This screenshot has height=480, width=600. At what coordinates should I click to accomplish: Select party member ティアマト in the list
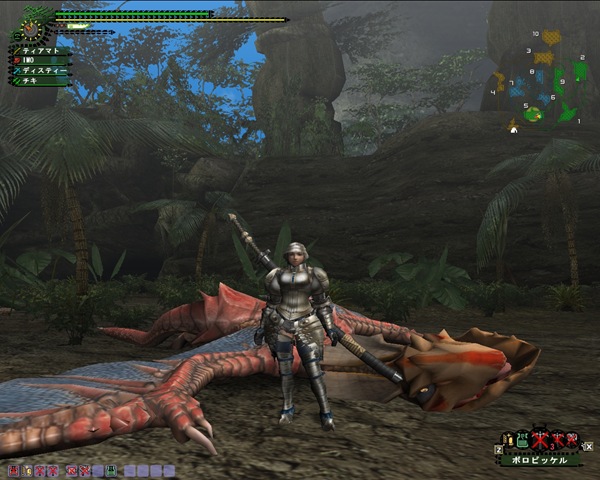(38, 50)
